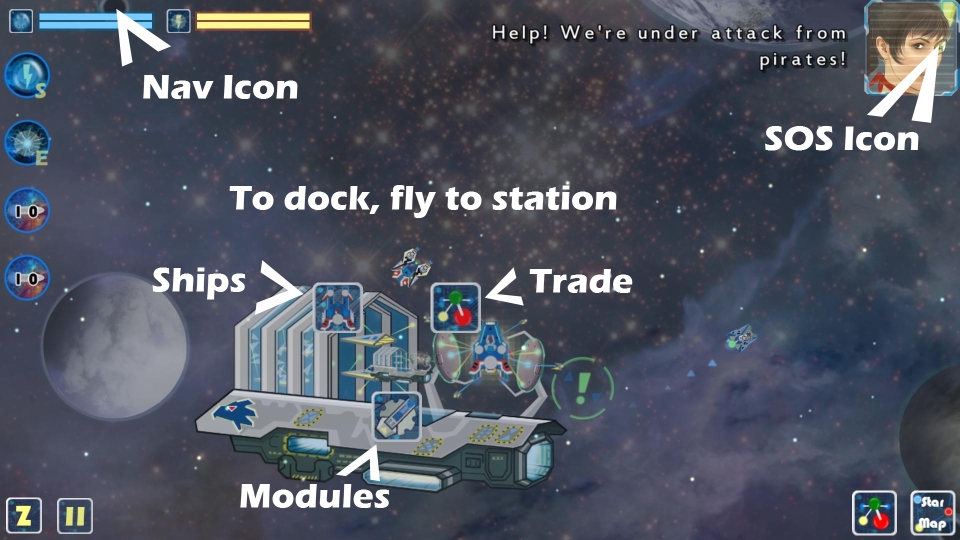Viewport: 960px width, 540px height.
Task: Select the Trade icon on the station
Action: pyautogui.click(x=456, y=307)
